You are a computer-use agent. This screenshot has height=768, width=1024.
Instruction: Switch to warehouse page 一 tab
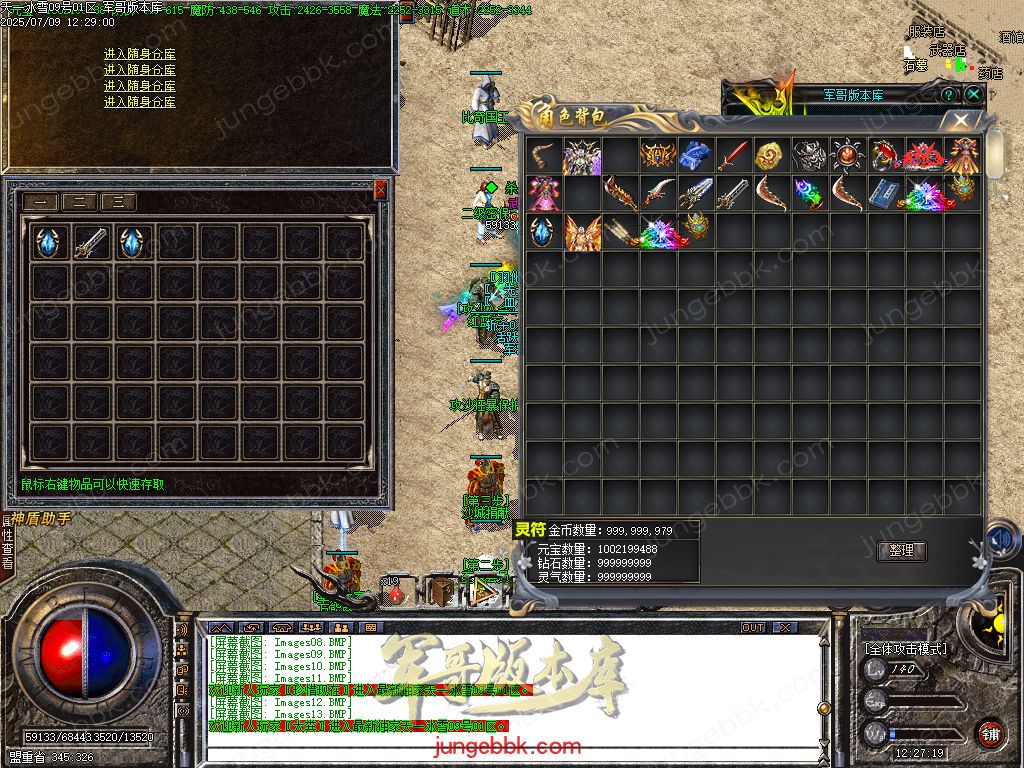[41, 201]
